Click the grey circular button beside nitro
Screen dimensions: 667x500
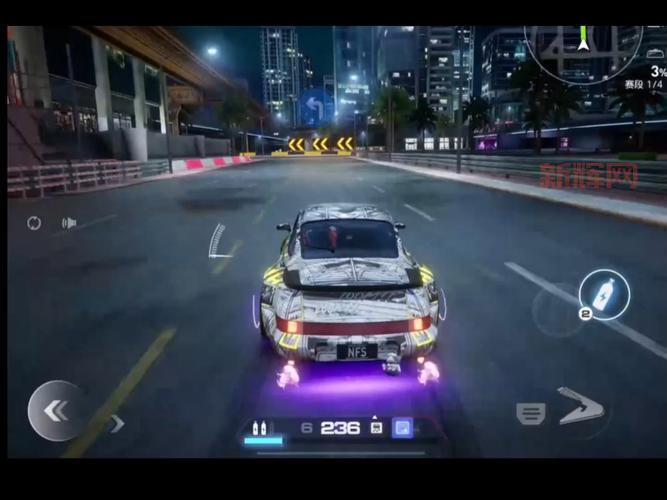[x=557, y=312]
